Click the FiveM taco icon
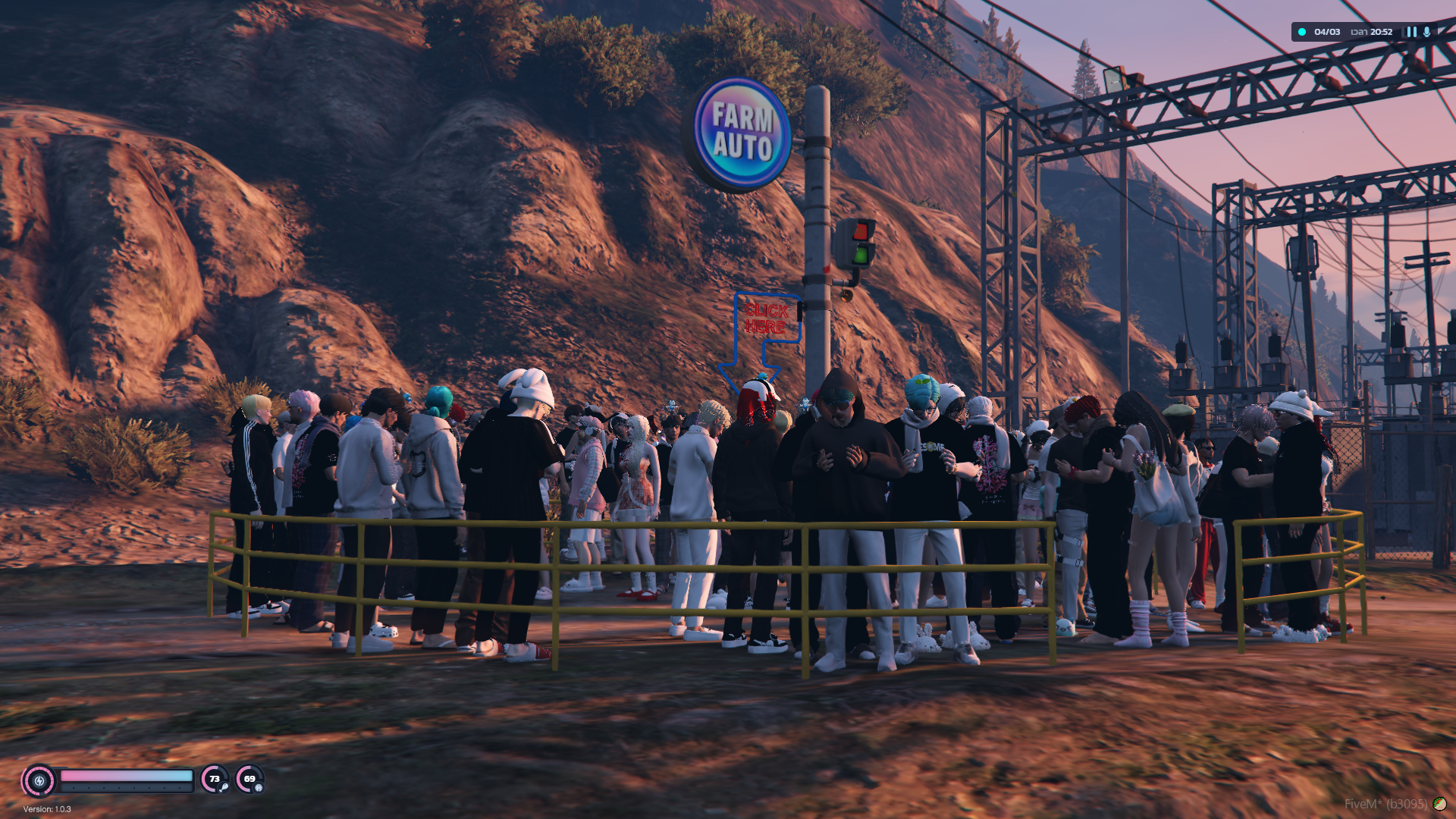 (x=1439, y=803)
